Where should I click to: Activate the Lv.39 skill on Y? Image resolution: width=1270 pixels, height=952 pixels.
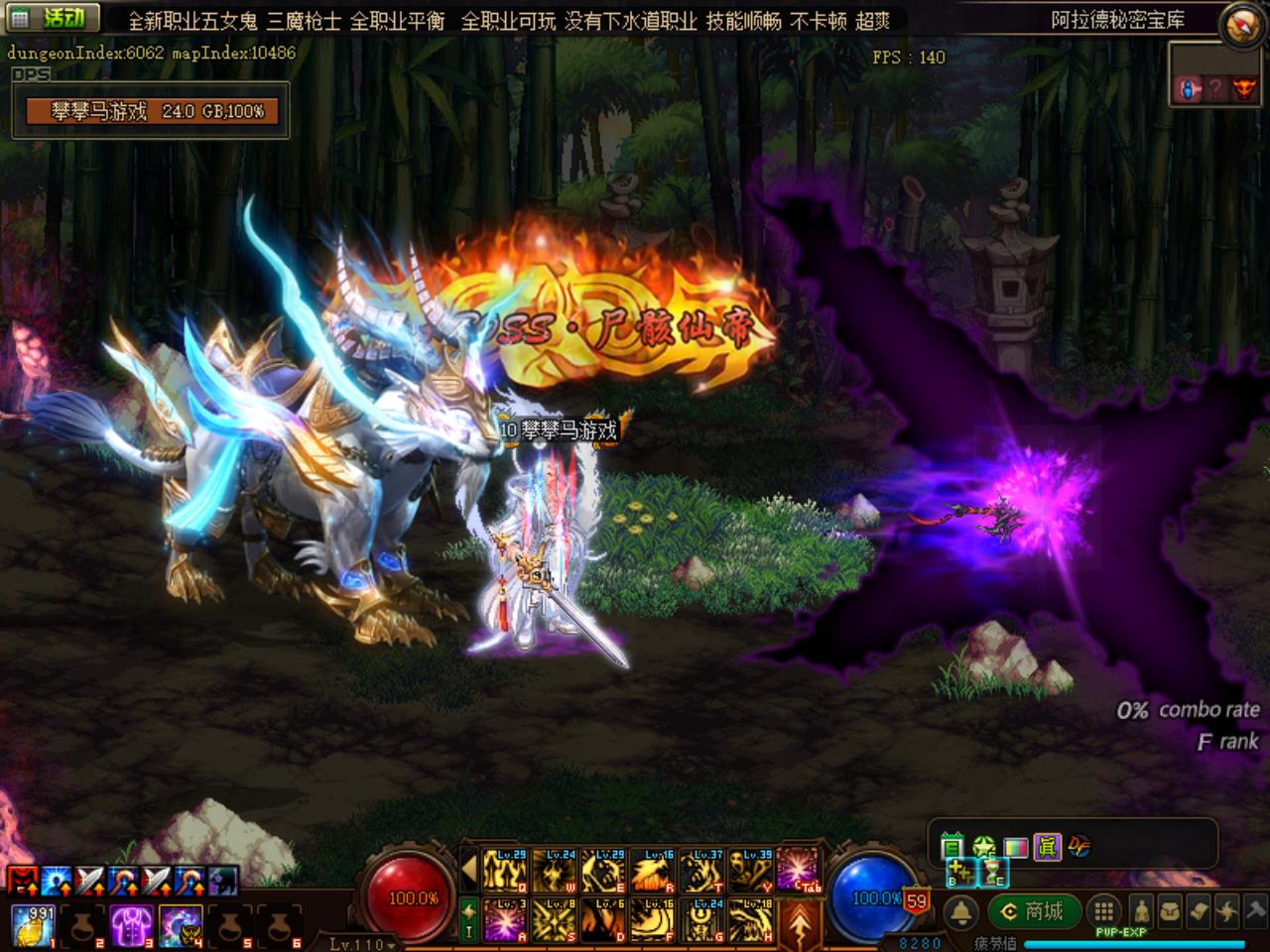pos(751,872)
